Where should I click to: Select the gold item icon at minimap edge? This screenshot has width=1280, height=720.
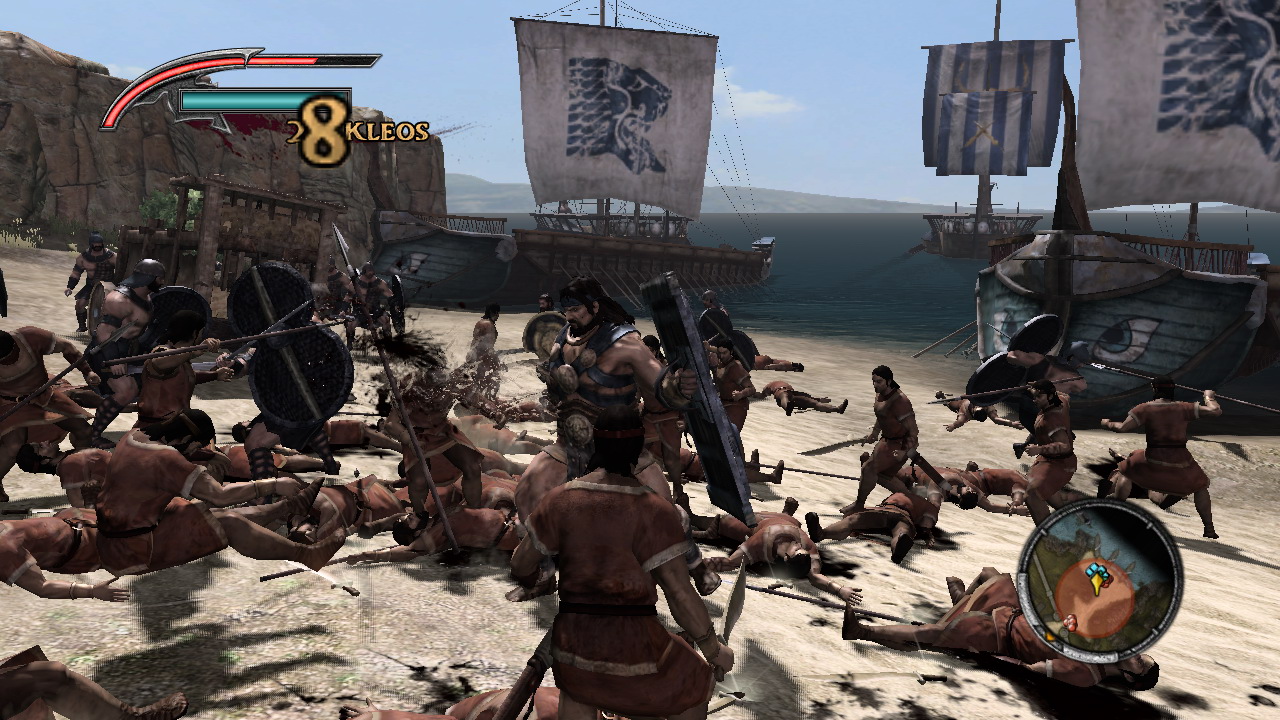click(x=1048, y=636)
